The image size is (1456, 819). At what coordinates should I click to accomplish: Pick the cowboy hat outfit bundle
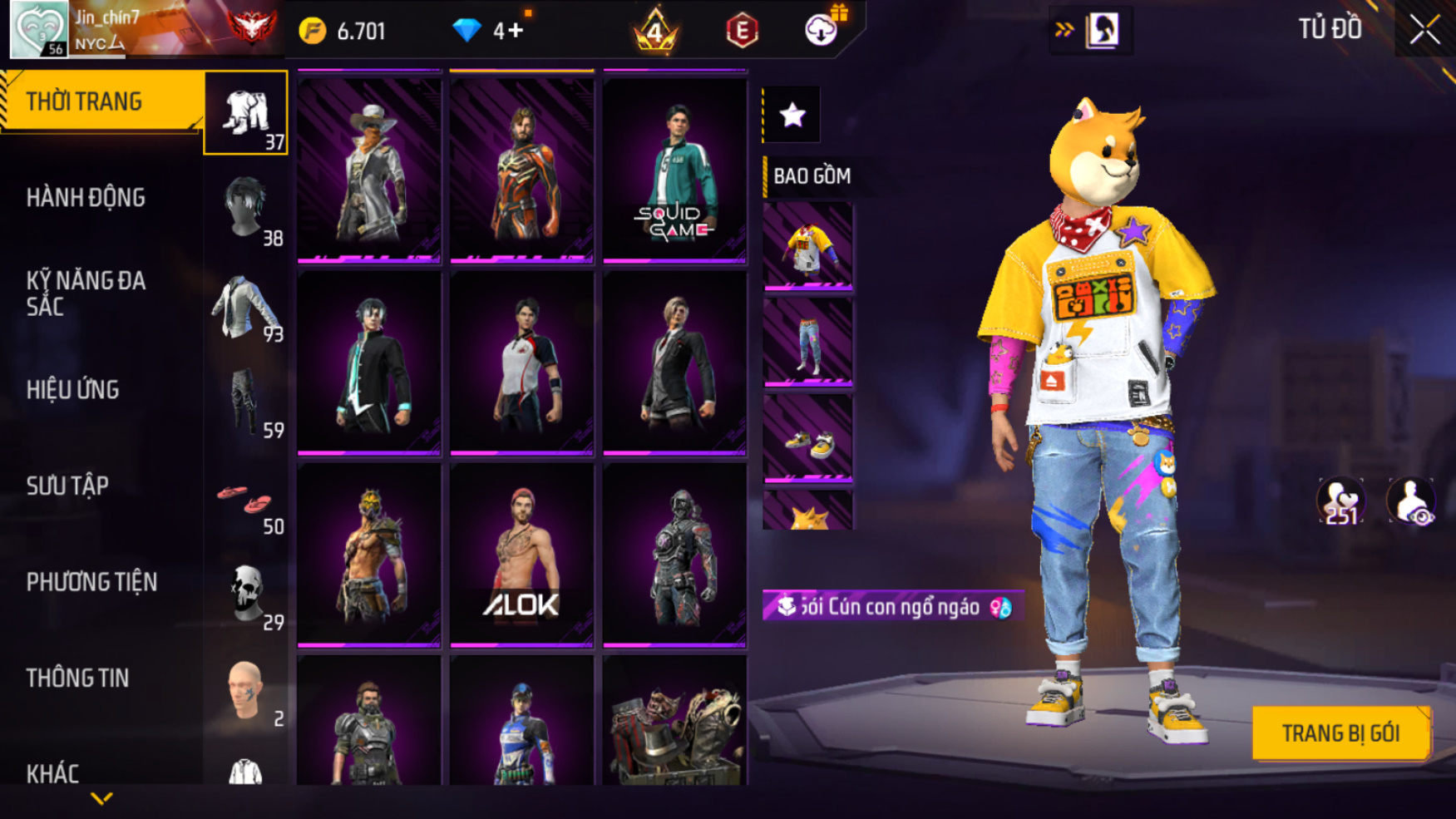[x=369, y=170]
